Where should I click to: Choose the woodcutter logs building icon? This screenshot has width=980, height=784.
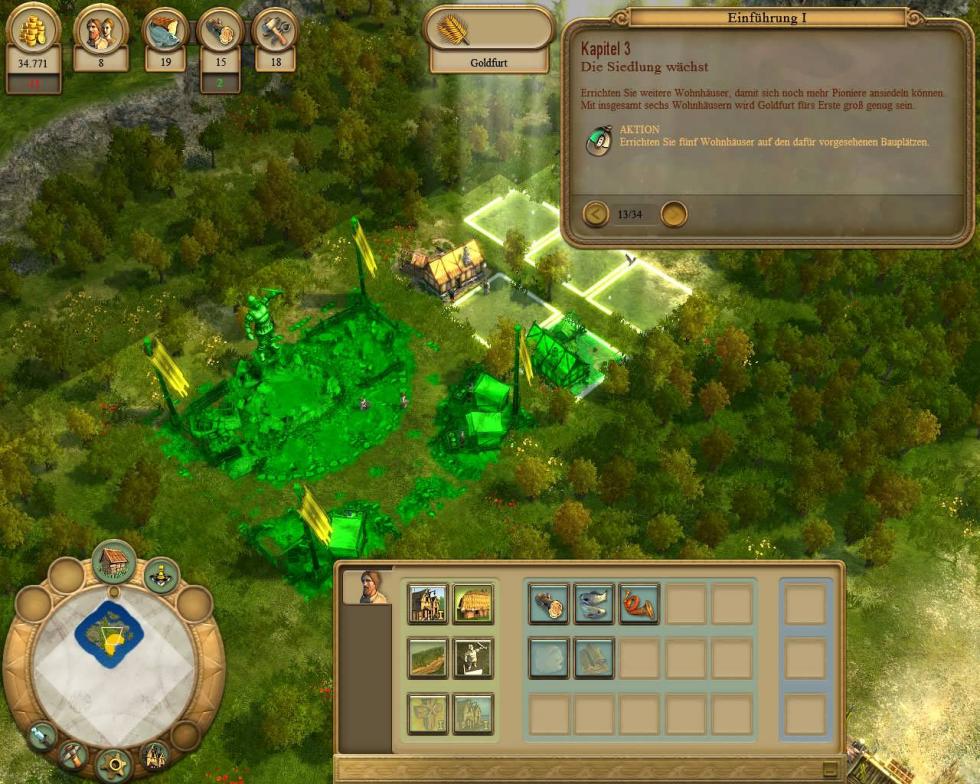(548, 604)
